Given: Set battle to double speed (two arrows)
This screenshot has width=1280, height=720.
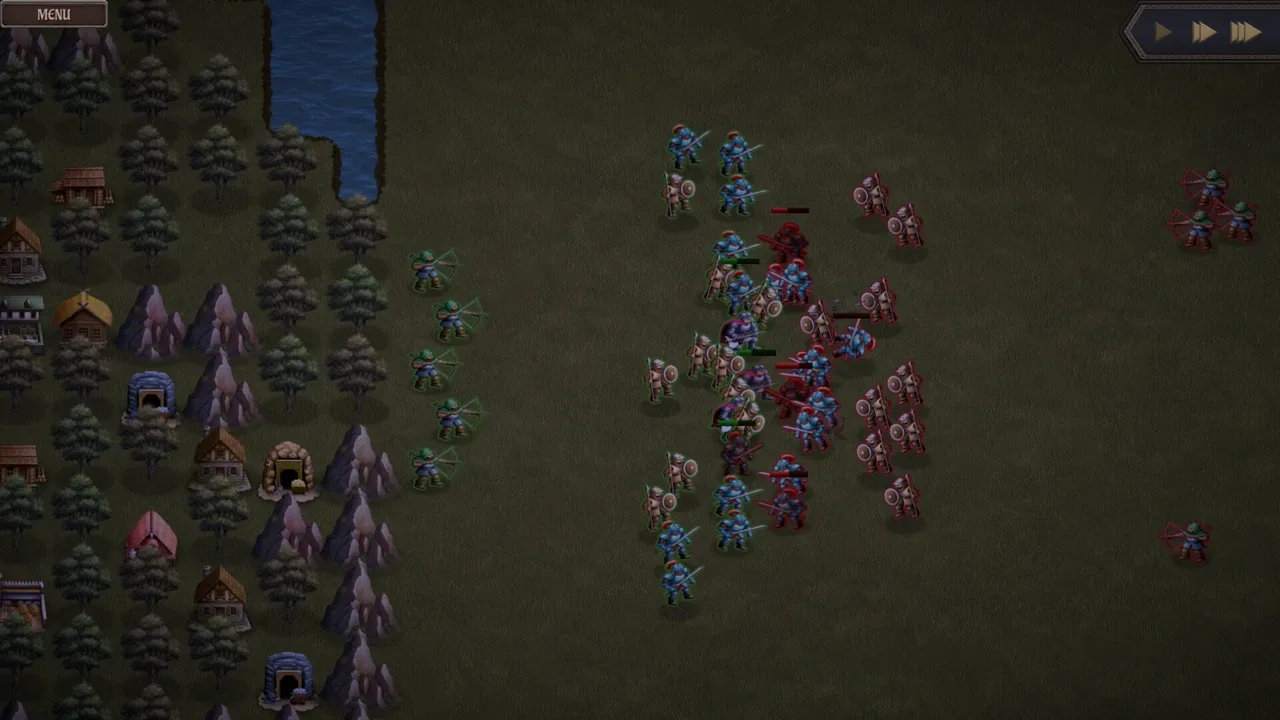Looking at the screenshot, I should (1203, 33).
